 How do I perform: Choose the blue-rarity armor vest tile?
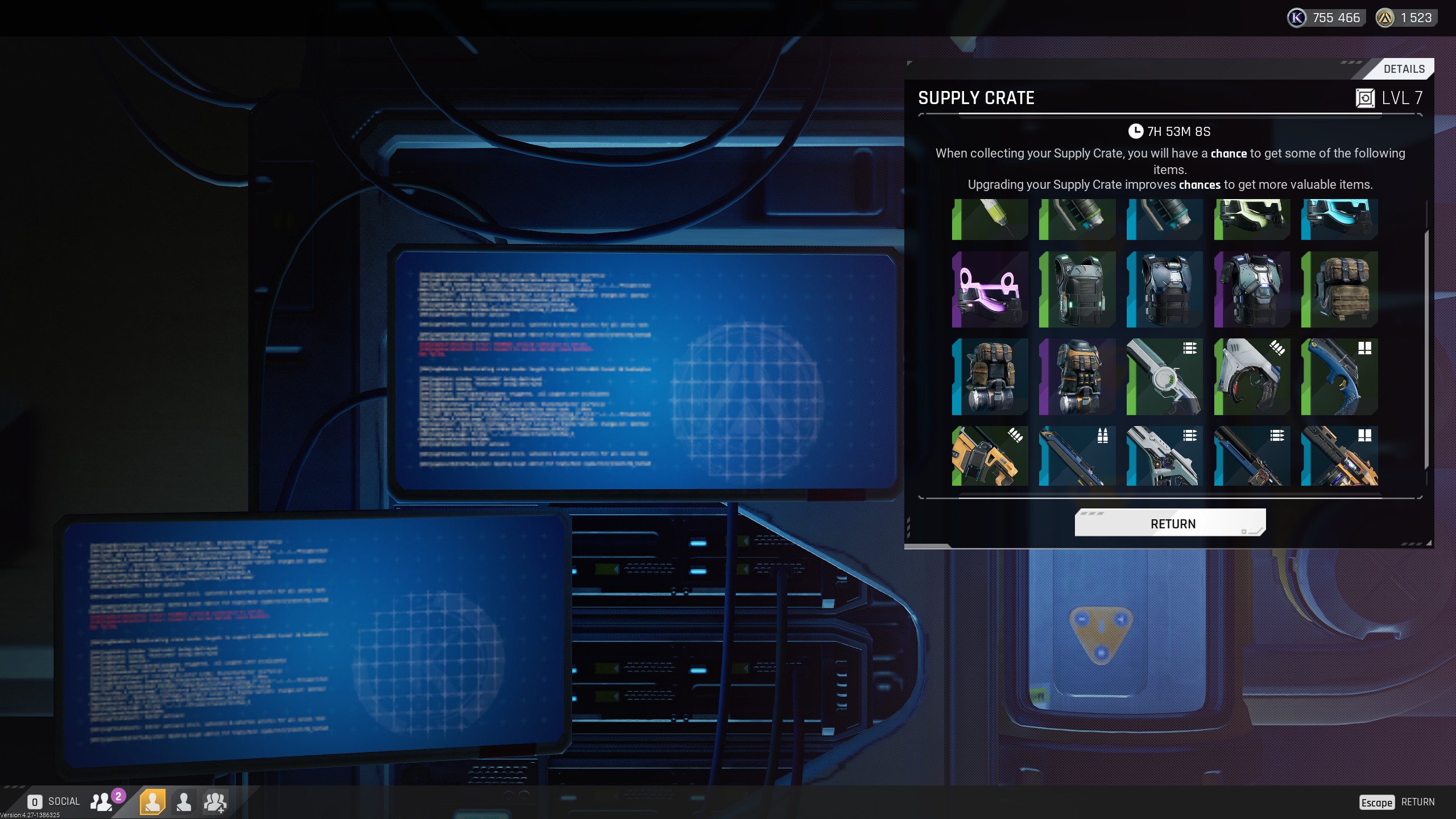pyautogui.click(x=1164, y=289)
